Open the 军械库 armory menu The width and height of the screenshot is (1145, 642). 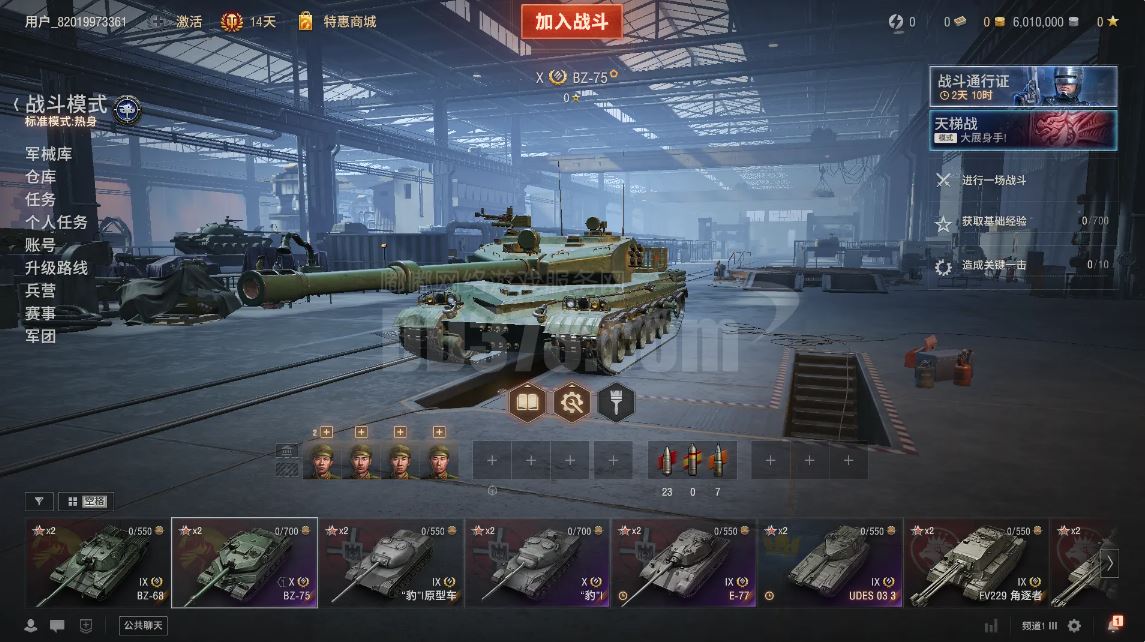tap(48, 154)
